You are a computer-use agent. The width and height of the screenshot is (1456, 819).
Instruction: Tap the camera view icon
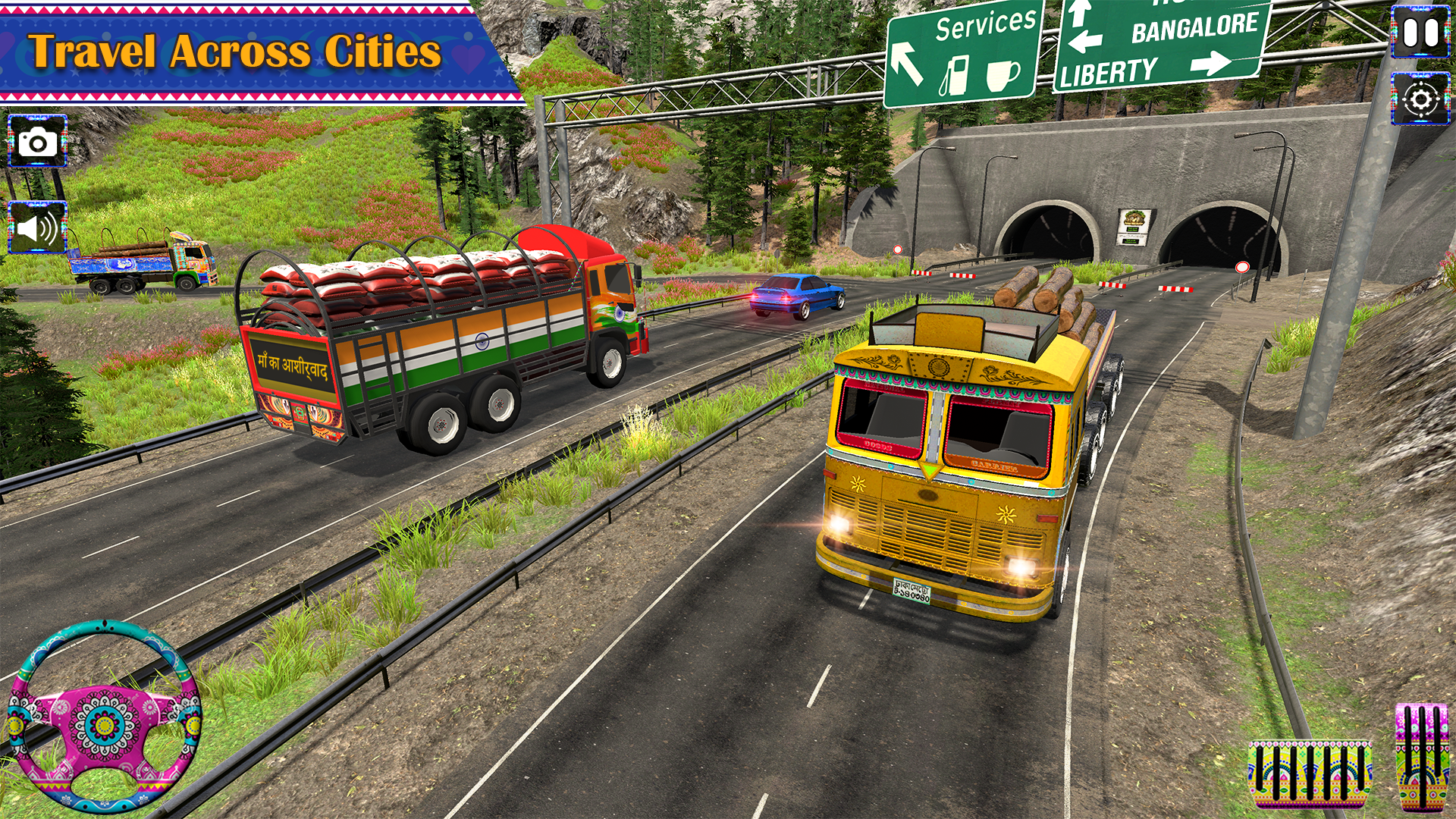tap(37, 142)
